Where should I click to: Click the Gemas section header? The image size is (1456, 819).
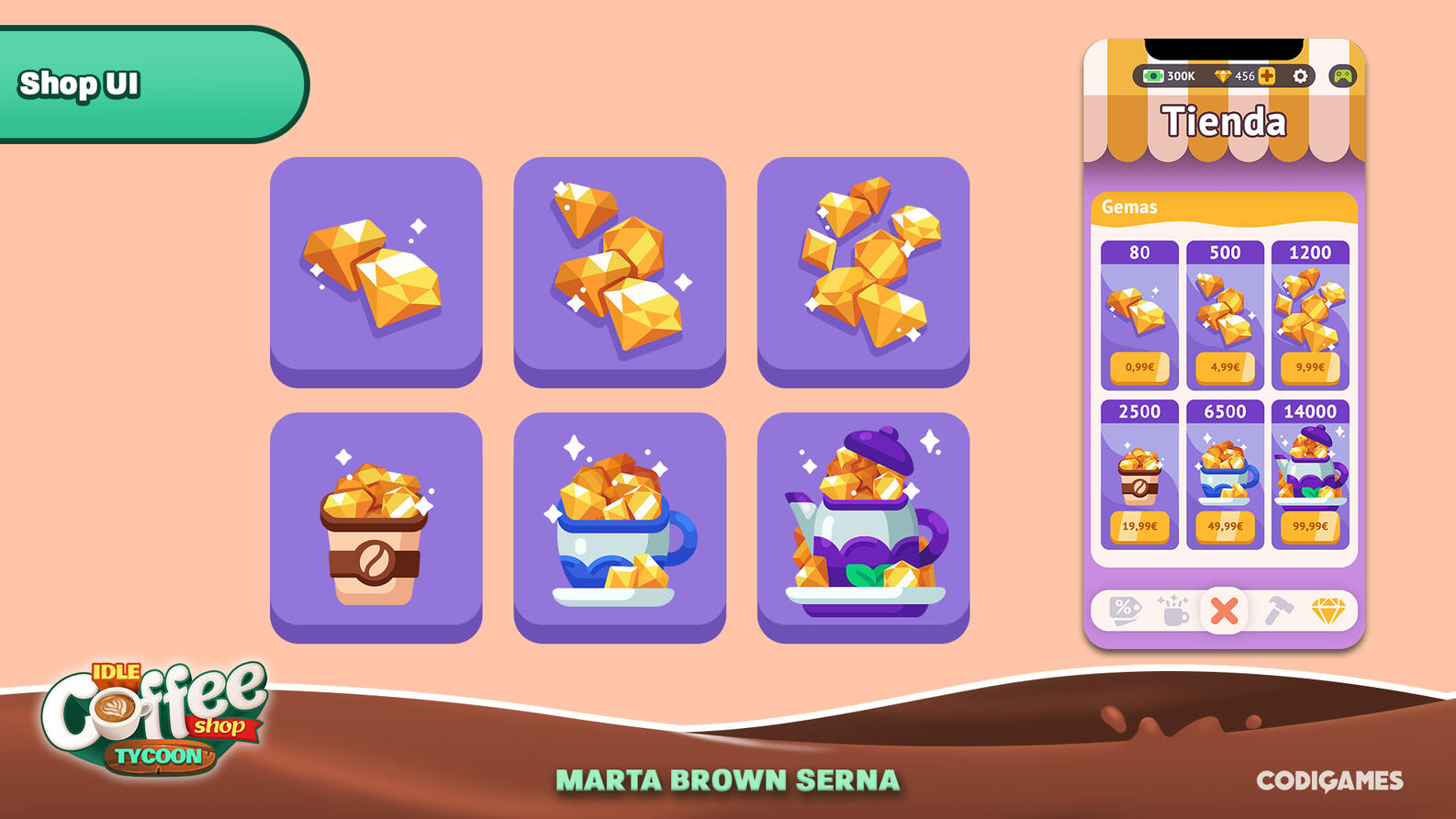click(1129, 208)
